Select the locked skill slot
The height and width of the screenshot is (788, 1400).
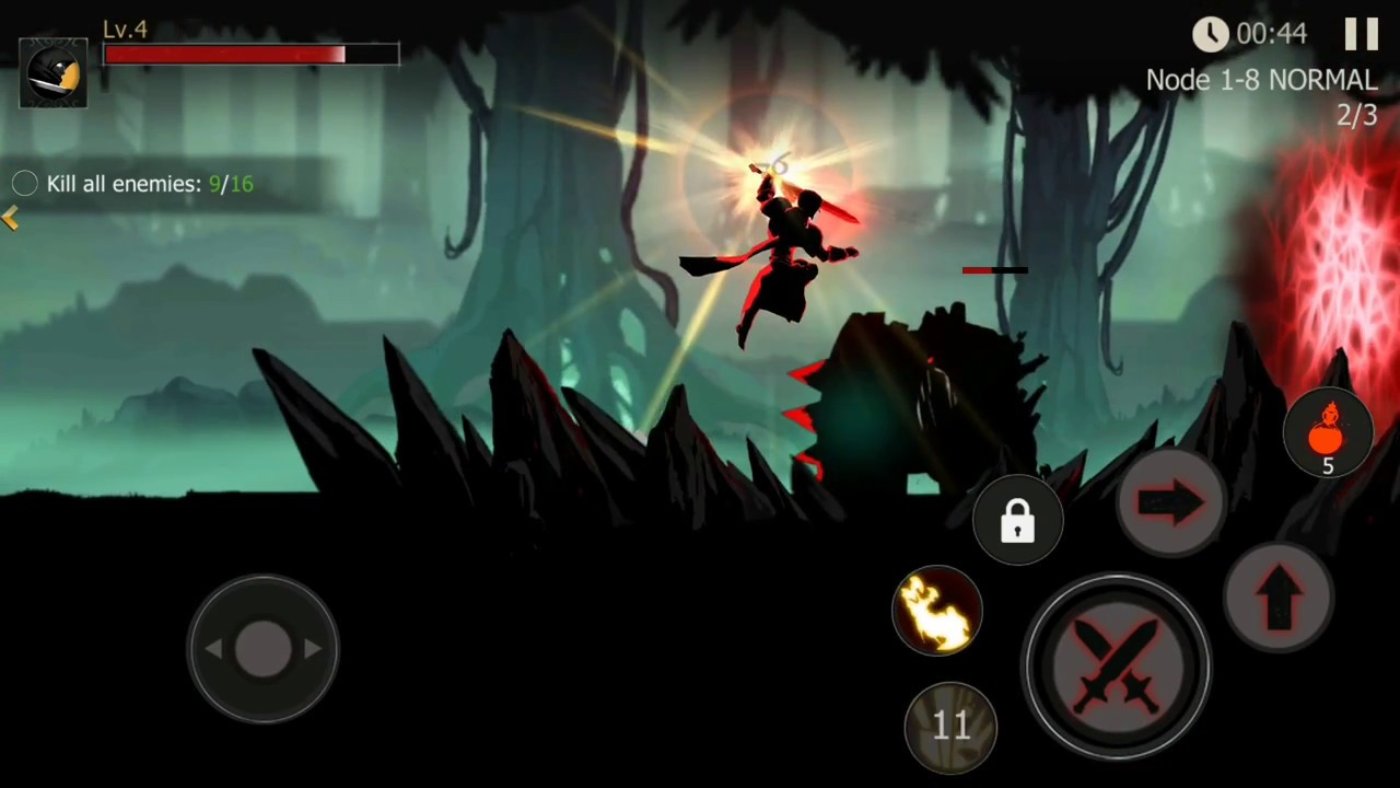pyautogui.click(x=1017, y=520)
